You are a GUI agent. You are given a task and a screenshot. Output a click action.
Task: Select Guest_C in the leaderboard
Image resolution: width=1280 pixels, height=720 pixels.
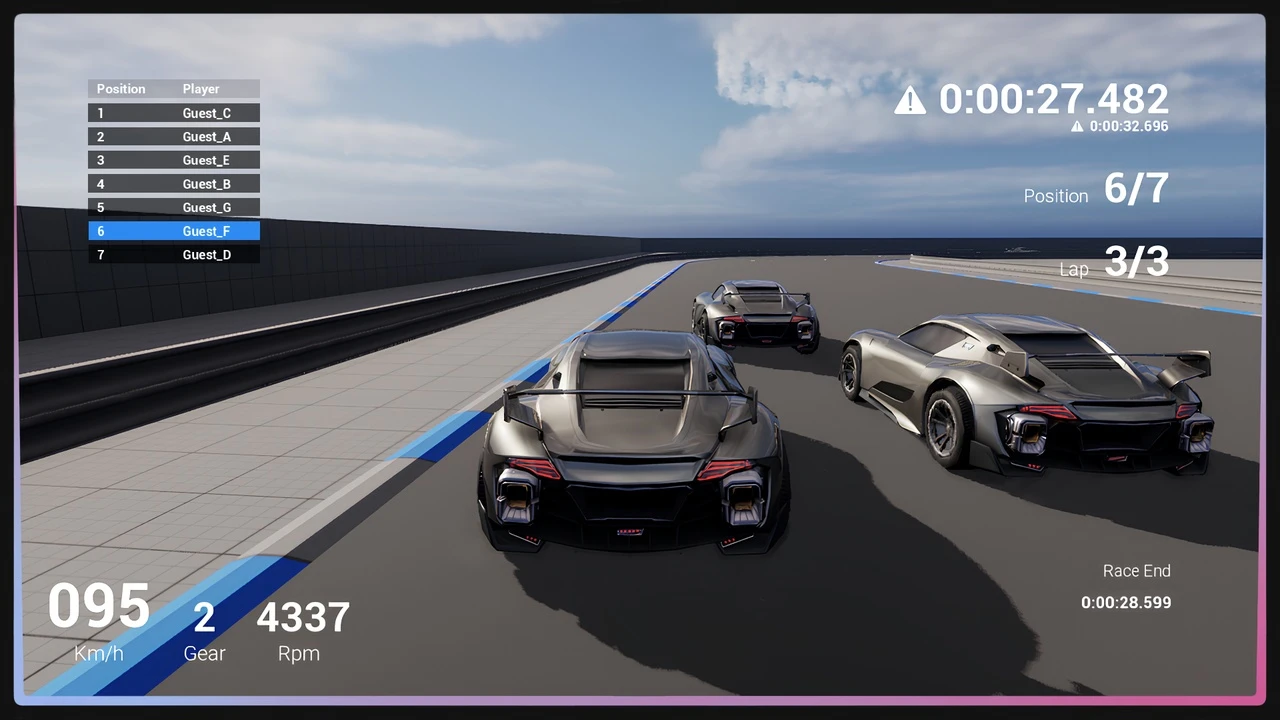174,113
